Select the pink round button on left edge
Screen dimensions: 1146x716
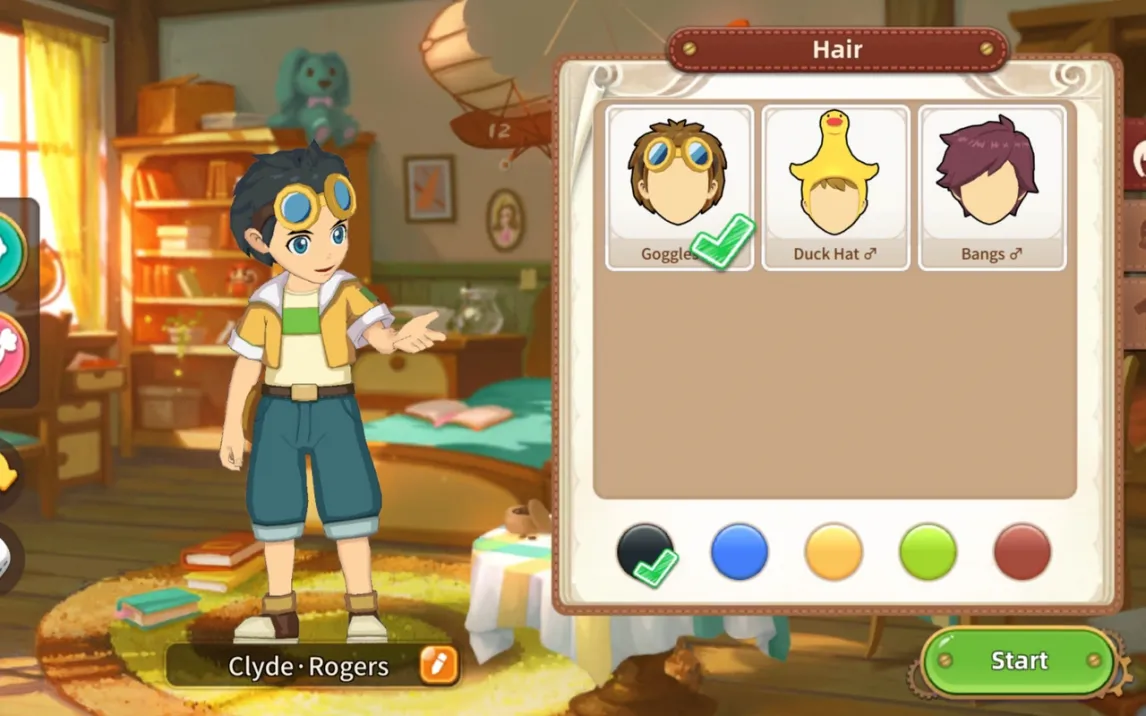[x=8, y=352]
